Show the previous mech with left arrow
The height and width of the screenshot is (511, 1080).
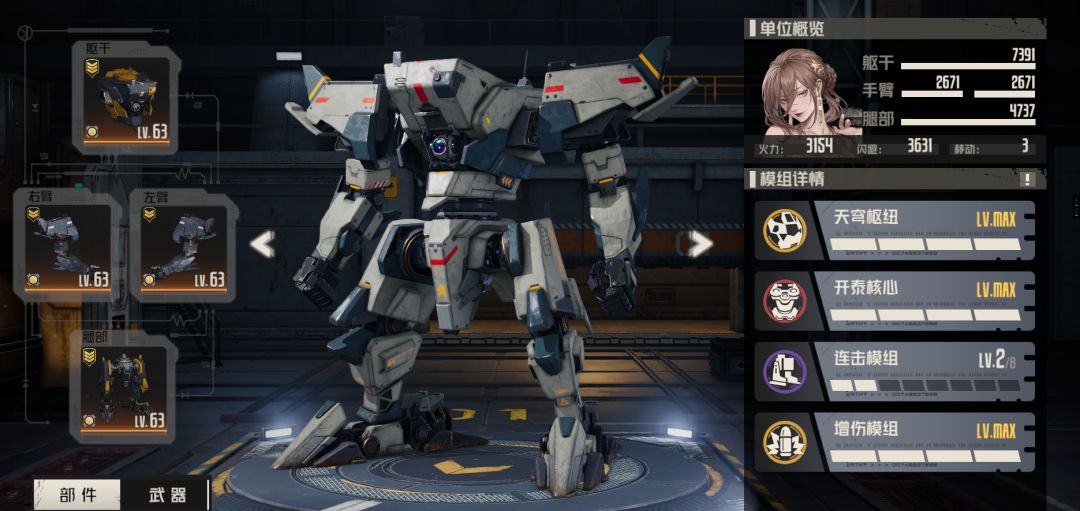[262, 244]
